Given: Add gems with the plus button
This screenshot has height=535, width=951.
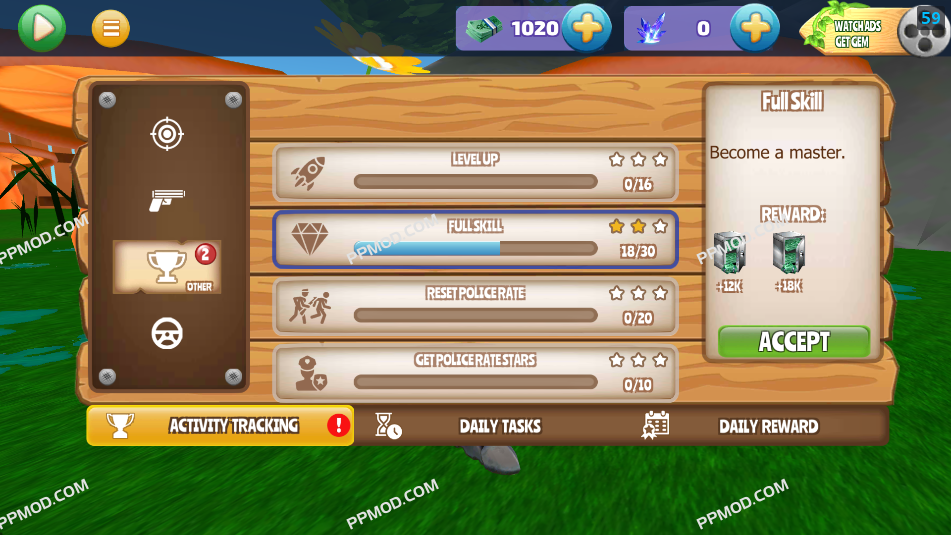Looking at the screenshot, I should [x=754, y=28].
